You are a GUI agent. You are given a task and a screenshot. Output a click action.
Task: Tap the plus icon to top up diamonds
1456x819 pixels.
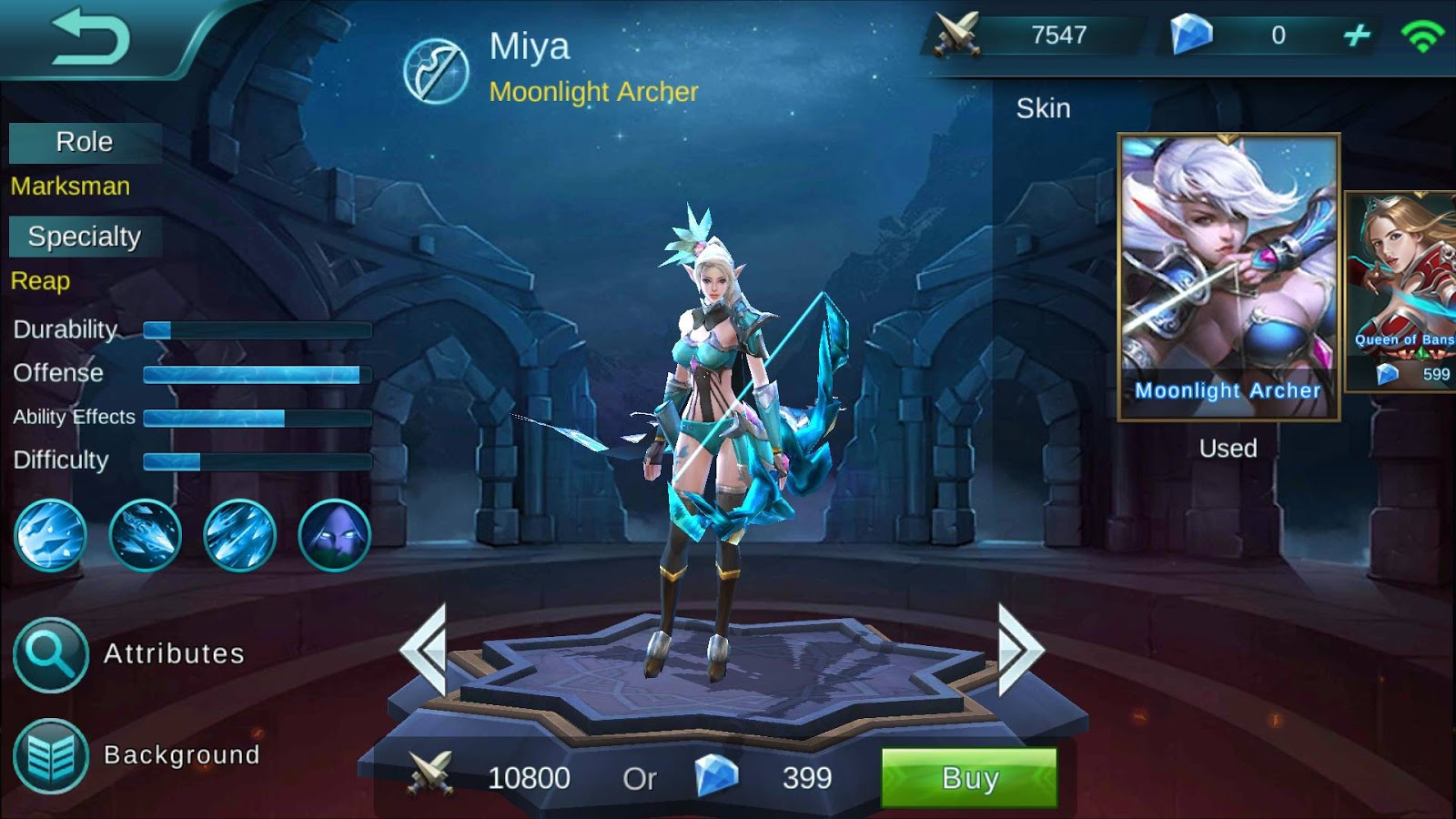point(1357,33)
